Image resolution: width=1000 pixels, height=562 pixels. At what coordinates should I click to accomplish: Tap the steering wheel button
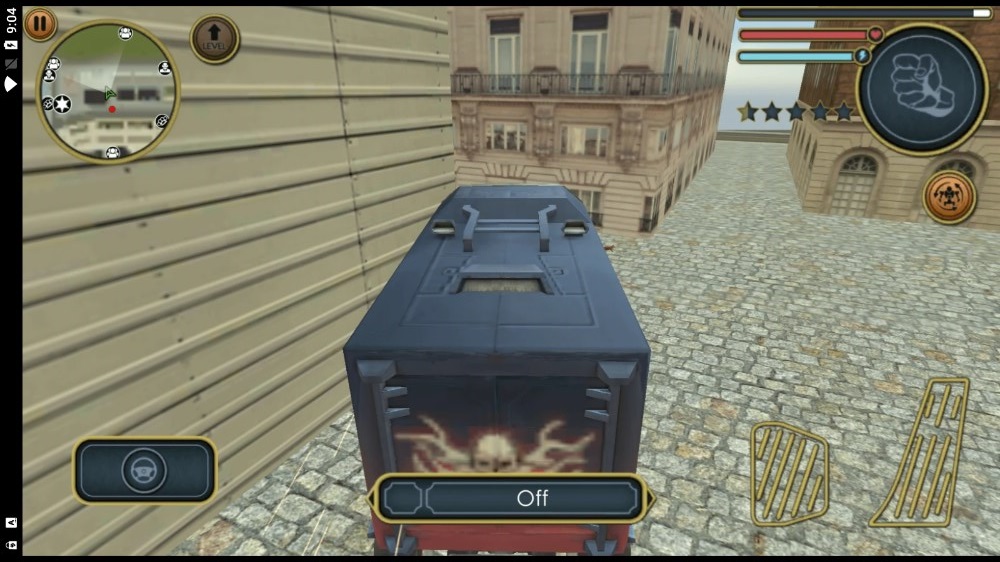[x=144, y=470]
